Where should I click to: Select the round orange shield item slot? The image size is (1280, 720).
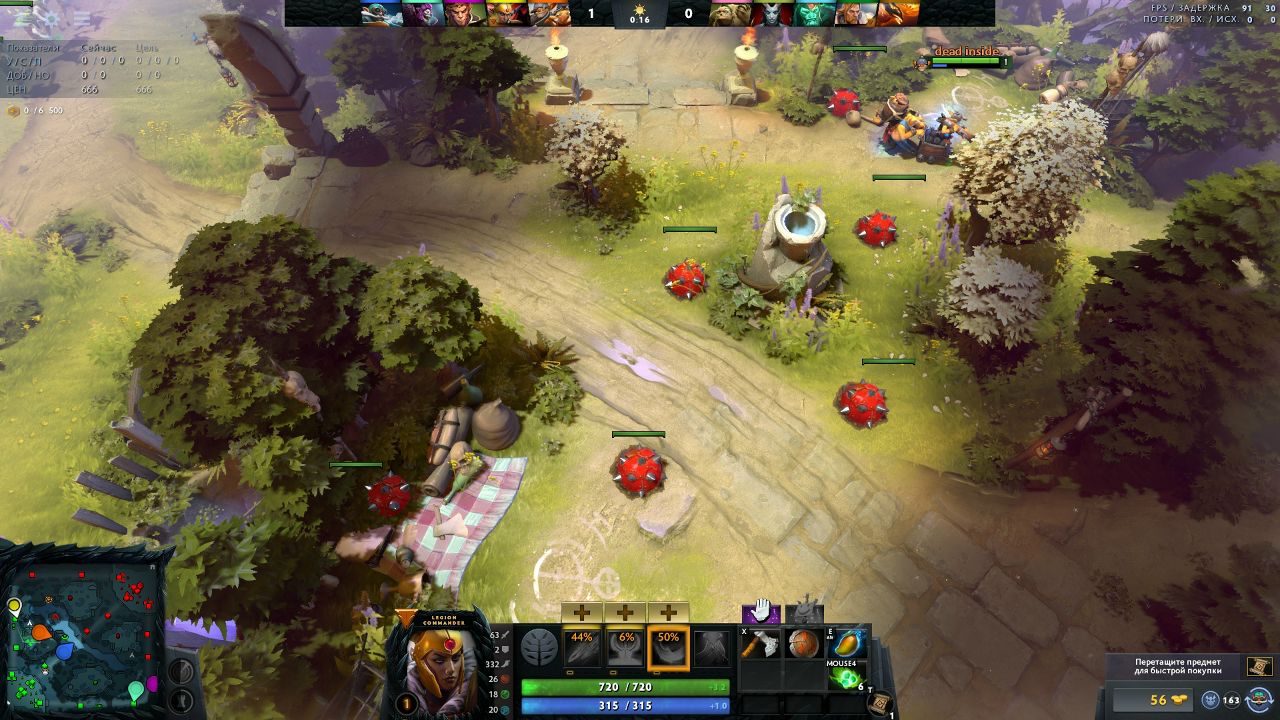(x=802, y=644)
